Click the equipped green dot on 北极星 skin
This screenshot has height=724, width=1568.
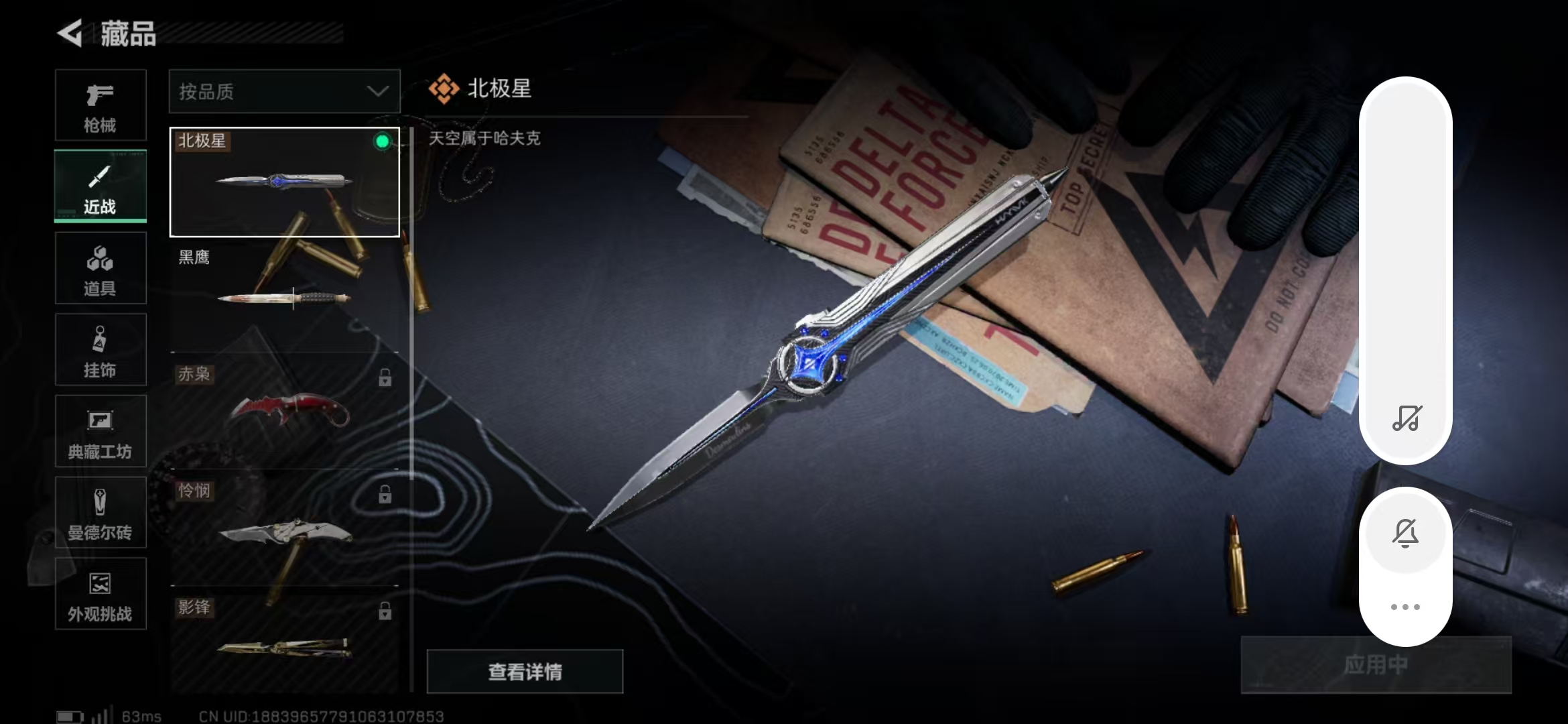pyautogui.click(x=383, y=140)
